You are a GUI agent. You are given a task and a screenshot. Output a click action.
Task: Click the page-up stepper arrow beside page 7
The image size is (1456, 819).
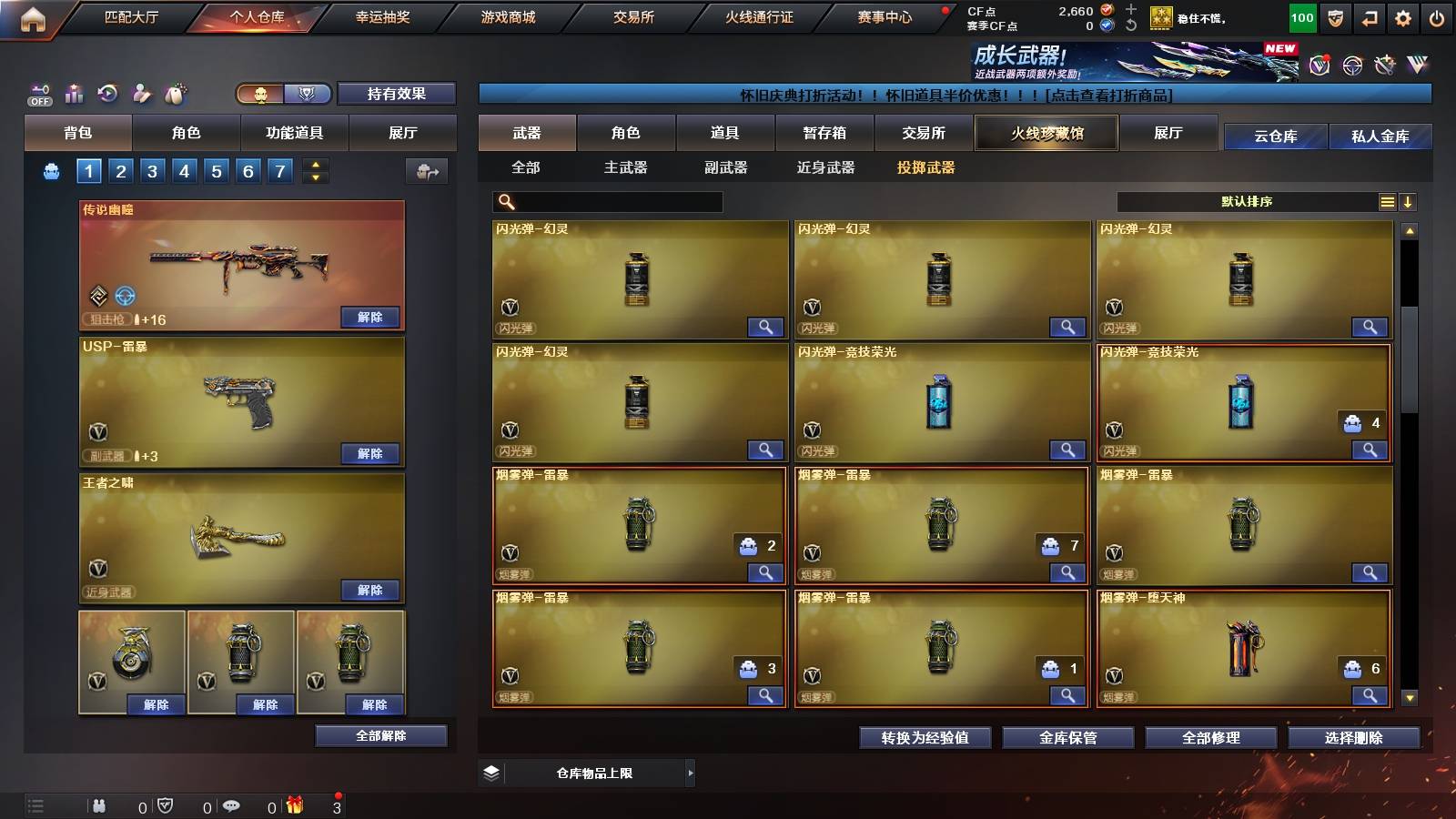(x=314, y=165)
